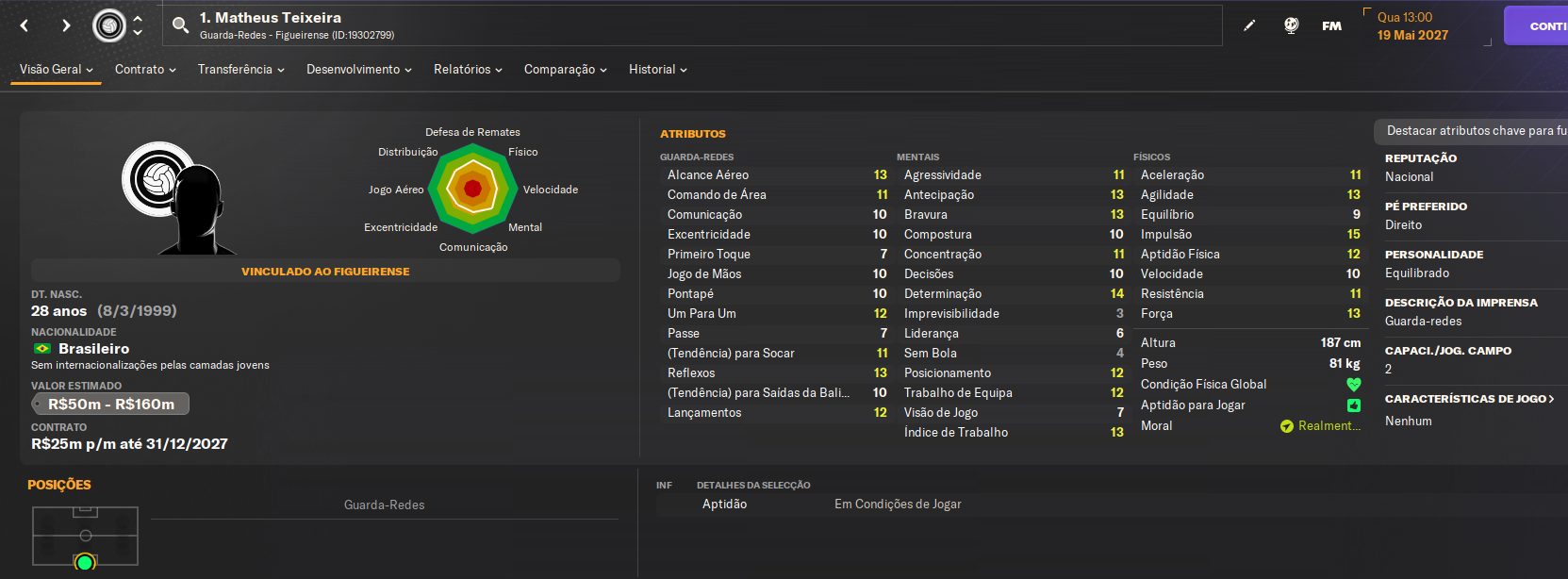Screen dimensions: 1568x579
Task: Expand the Desenvolvimento menu
Action: click(358, 70)
